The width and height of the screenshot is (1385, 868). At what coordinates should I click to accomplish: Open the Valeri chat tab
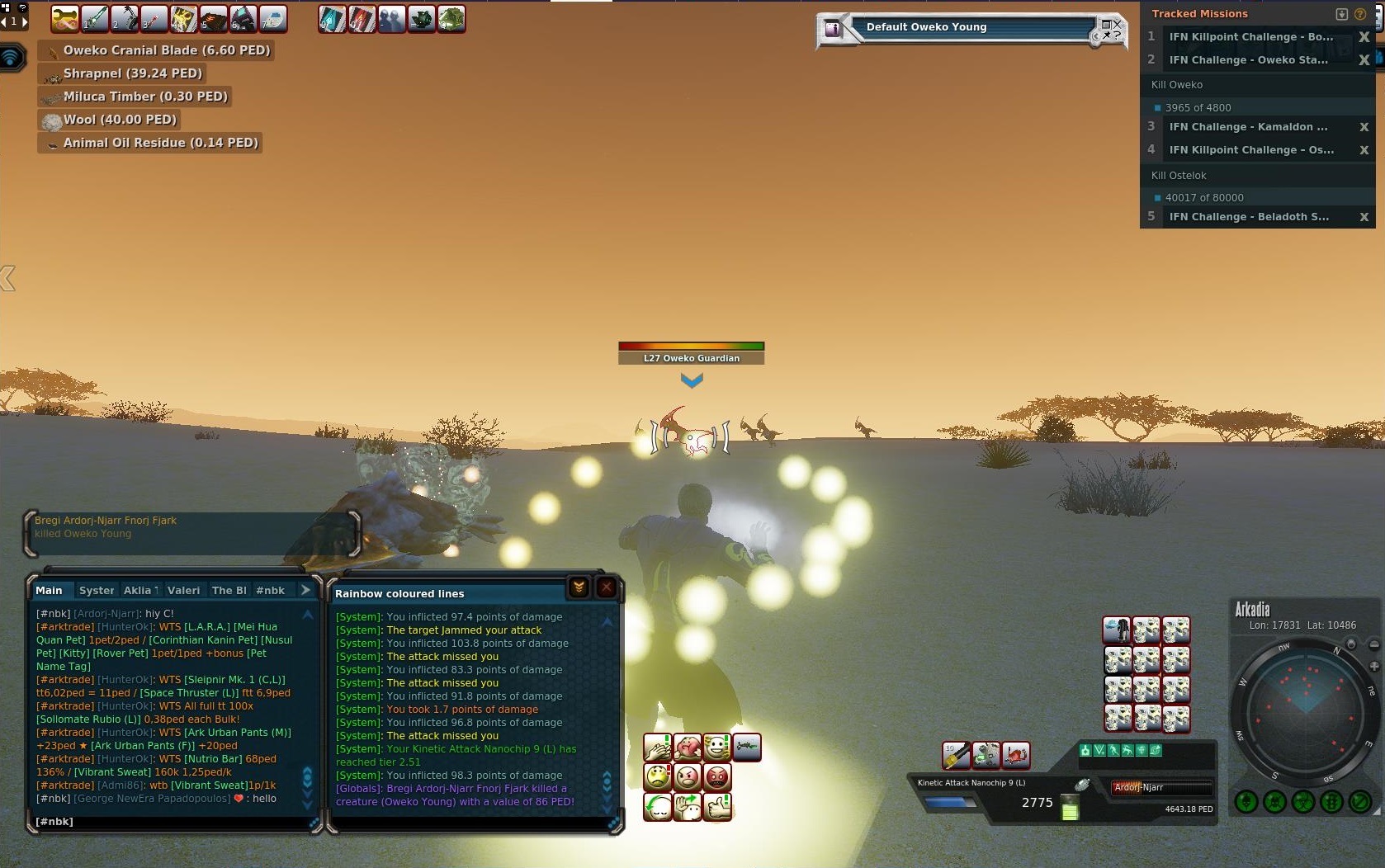pyautogui.click(x=183, y=590)
